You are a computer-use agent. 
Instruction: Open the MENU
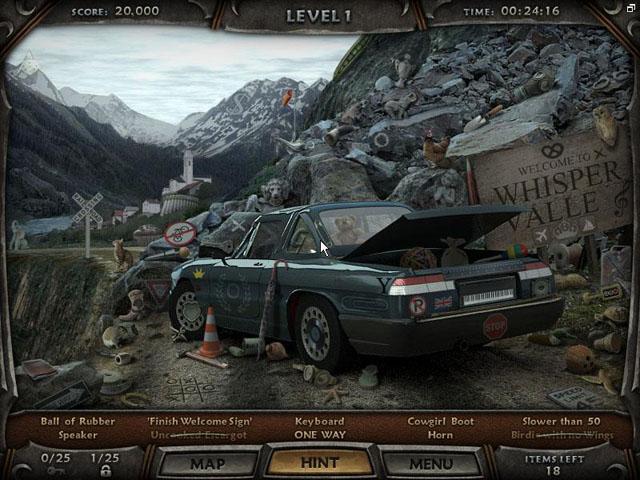coord(432,464)
